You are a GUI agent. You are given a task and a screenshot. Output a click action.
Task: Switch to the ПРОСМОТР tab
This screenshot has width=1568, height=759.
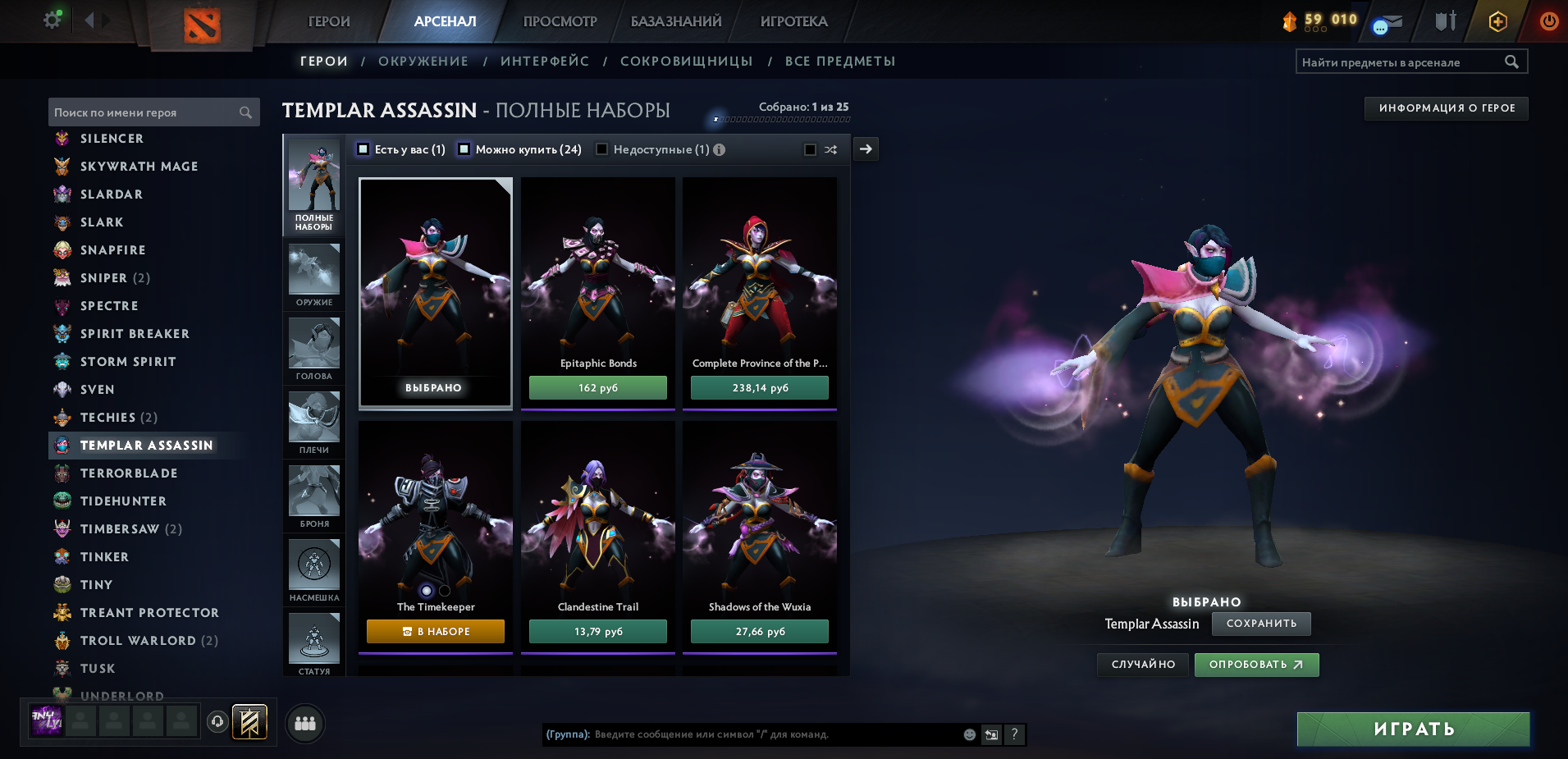pyautogui.click(x=560, y=21)
